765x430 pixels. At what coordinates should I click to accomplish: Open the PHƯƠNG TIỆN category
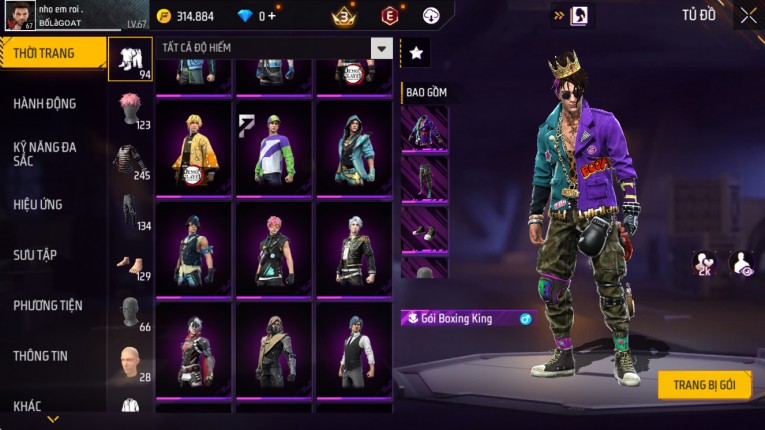point(48,306)
